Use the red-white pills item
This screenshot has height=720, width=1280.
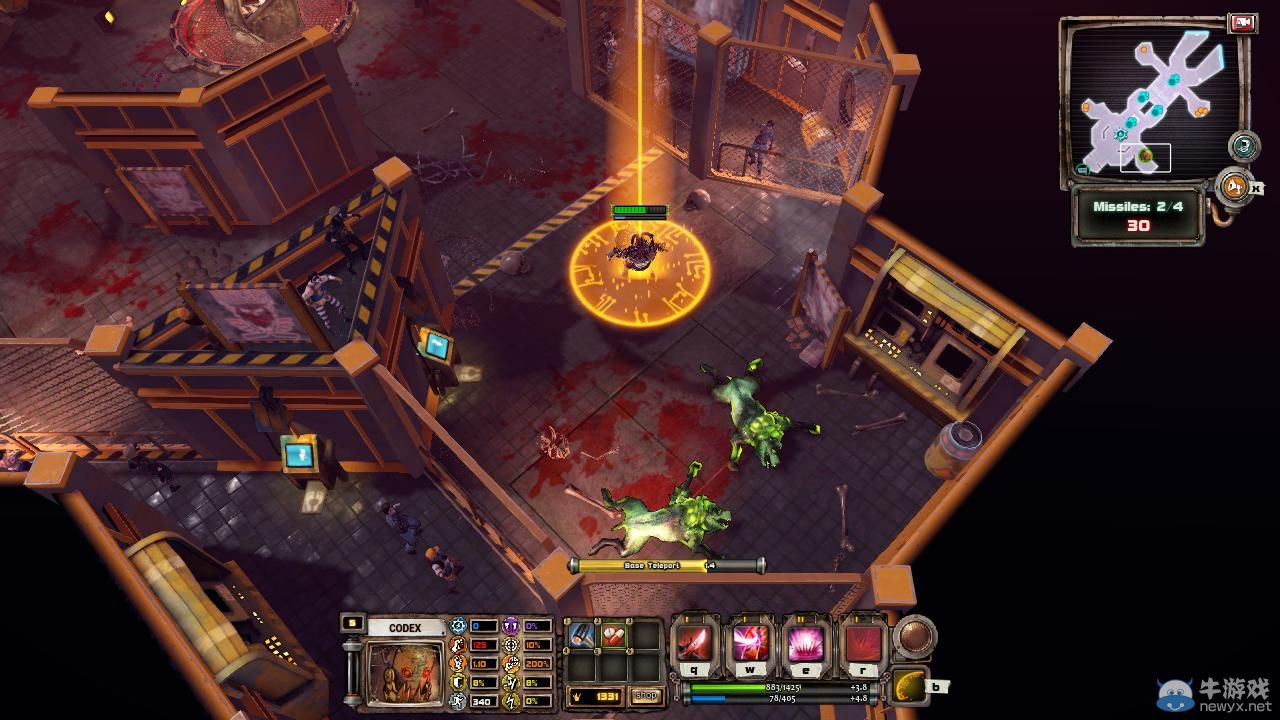tap(612, 635)
